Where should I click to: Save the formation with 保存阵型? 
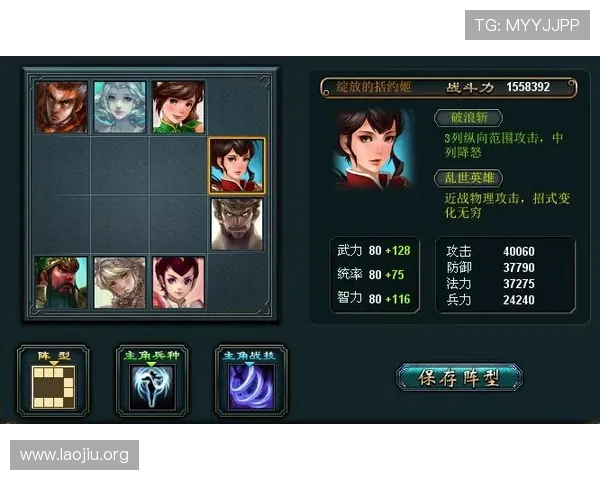pos(459,378)
